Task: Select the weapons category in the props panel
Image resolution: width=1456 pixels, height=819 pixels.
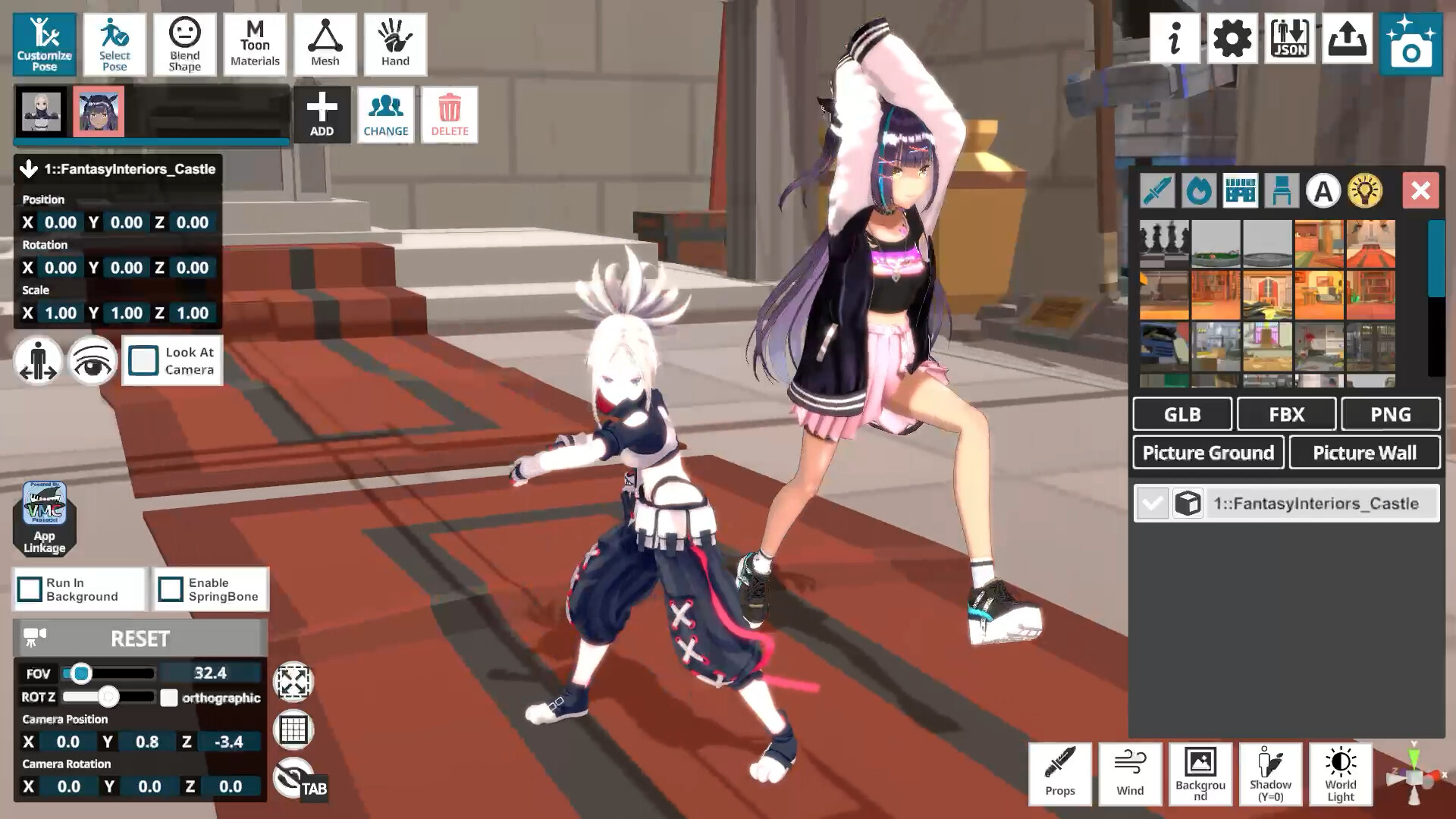Action: click(1156, 190)
